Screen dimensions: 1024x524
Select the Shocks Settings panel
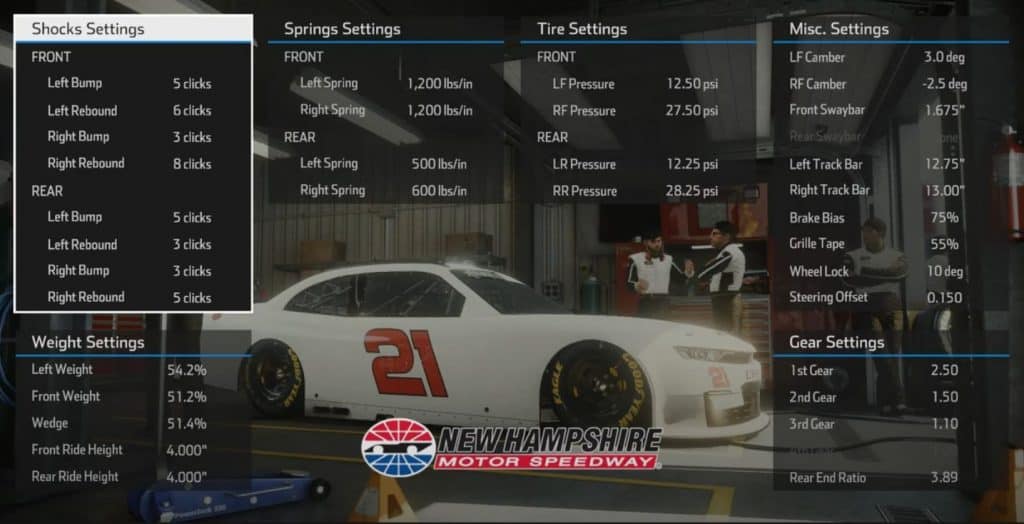point(88,29)
